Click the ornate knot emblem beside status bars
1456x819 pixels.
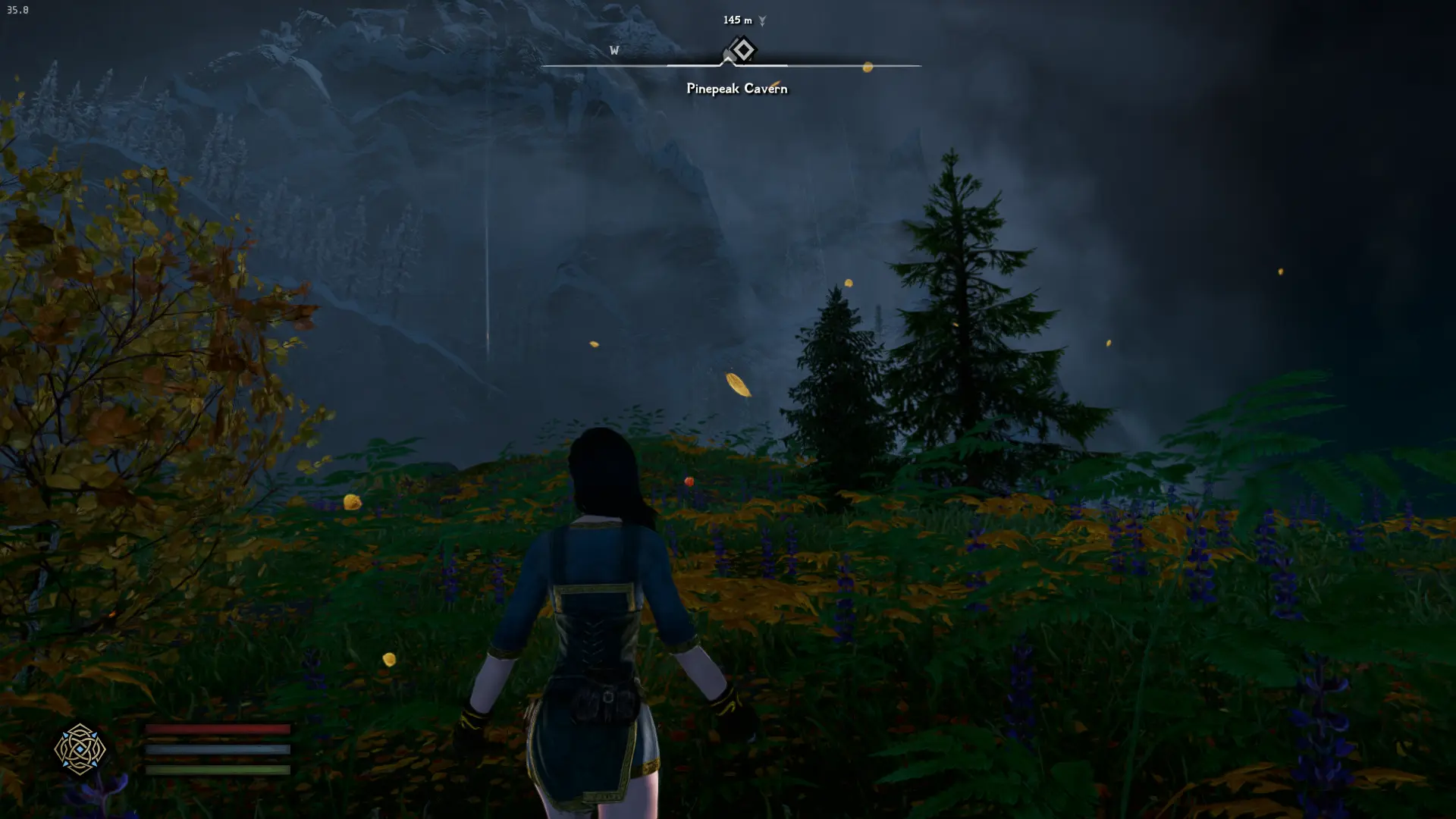coord(80,749)
